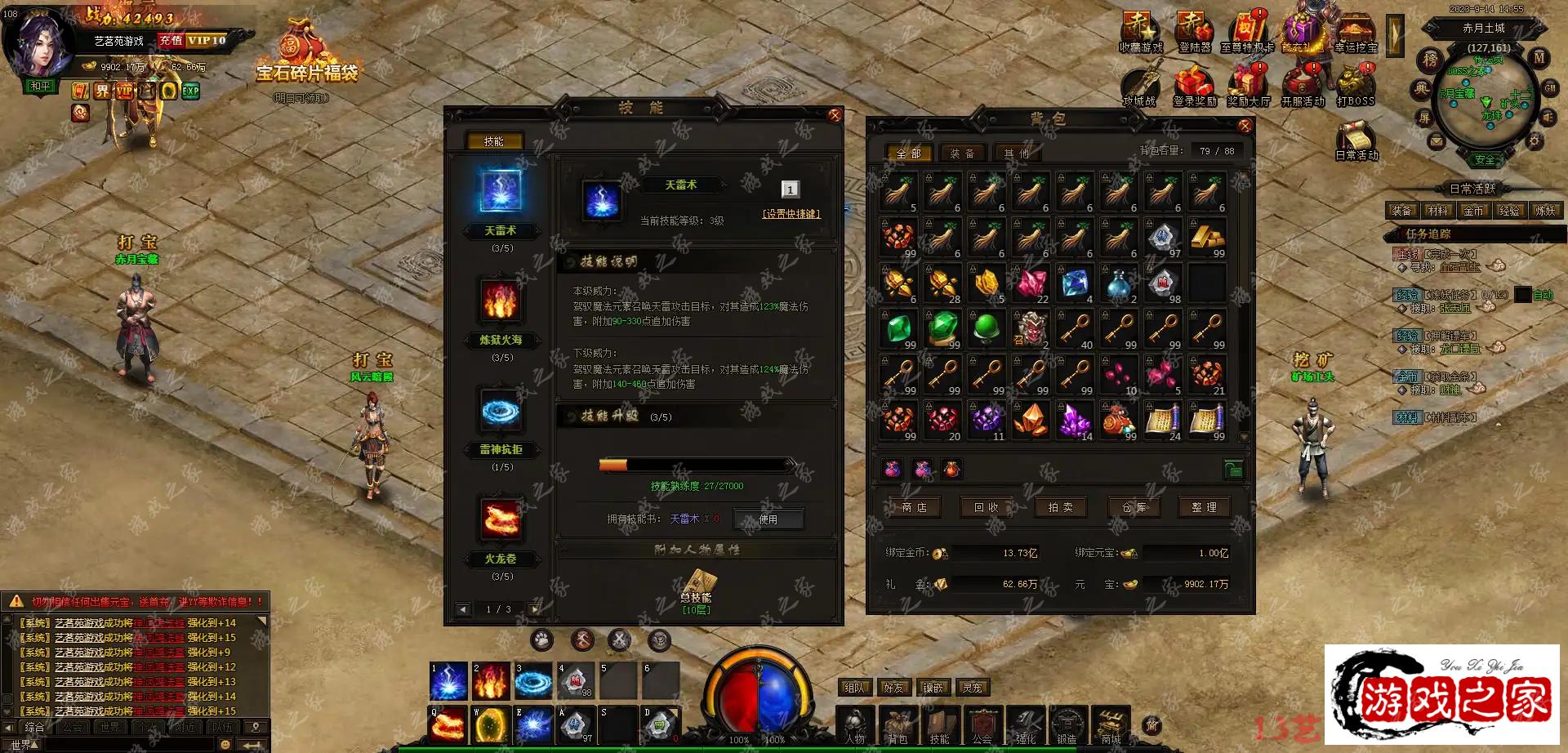
Task: Select the 炼狱火海 skill in the list
Action: (501, 301)
